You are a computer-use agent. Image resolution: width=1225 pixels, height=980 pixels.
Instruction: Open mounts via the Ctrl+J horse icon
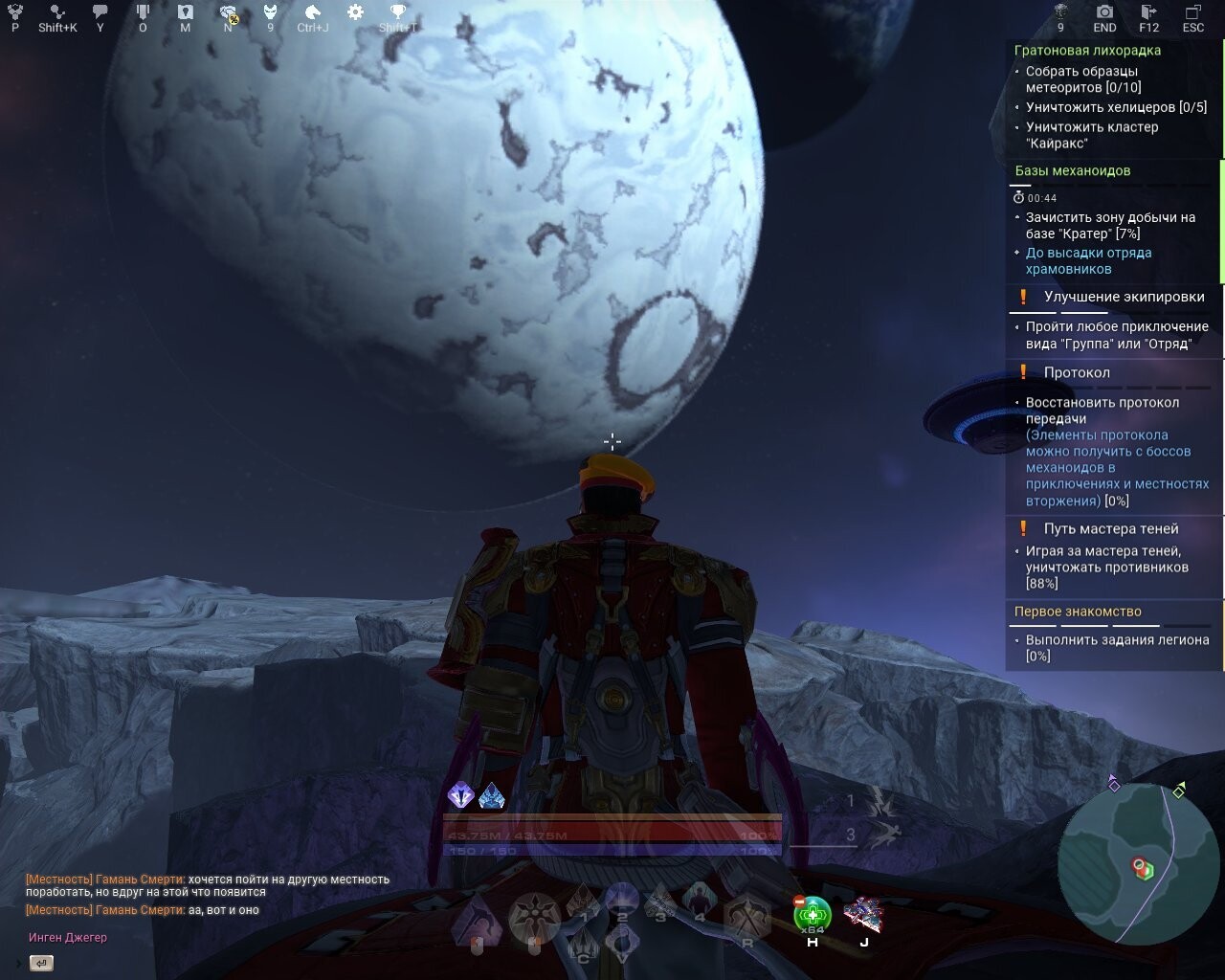311,12
